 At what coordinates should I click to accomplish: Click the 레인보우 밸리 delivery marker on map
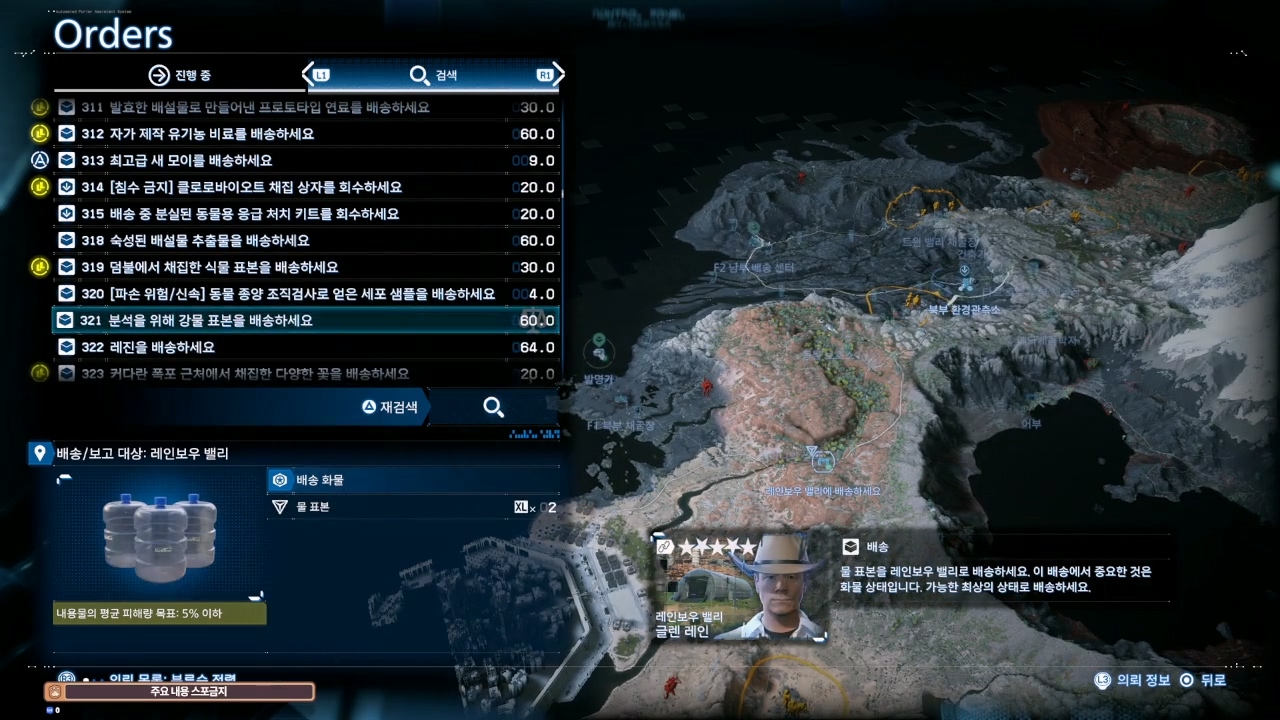(823, 460)
